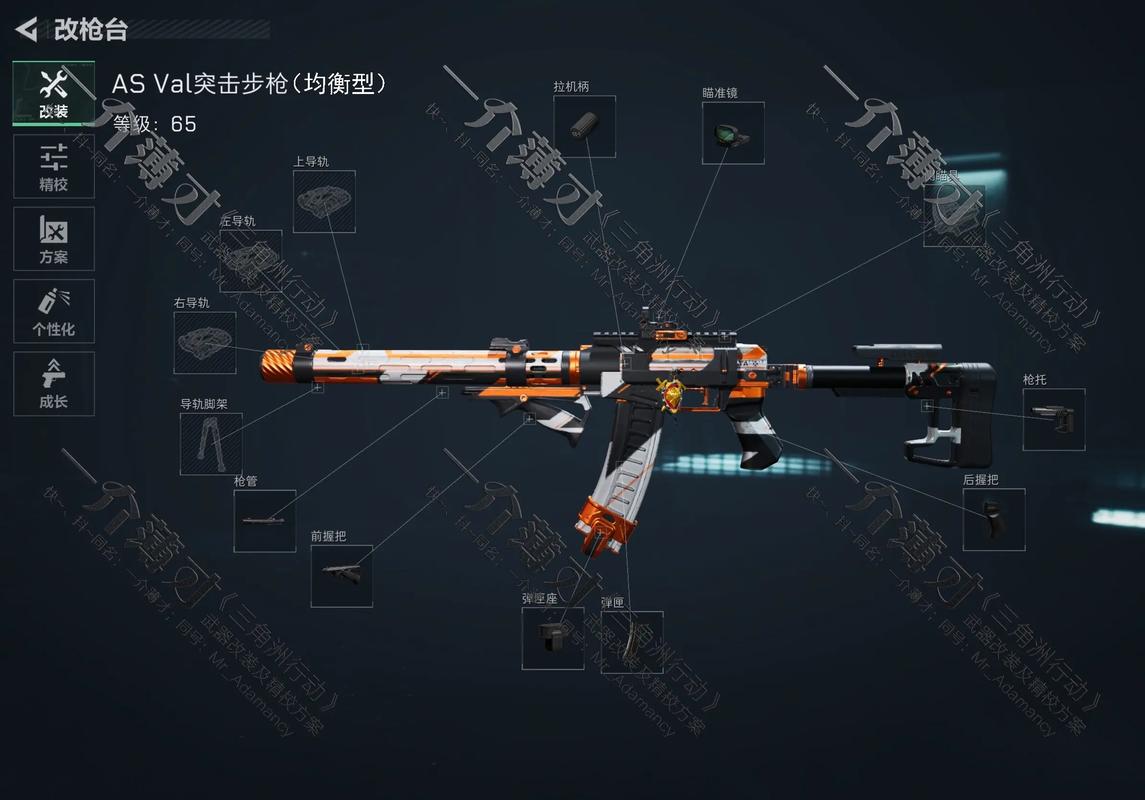The width and height of the screenshot is (1145, 800).
Task: Switch to the 精校 tab
Action: (x=54, y=166)
